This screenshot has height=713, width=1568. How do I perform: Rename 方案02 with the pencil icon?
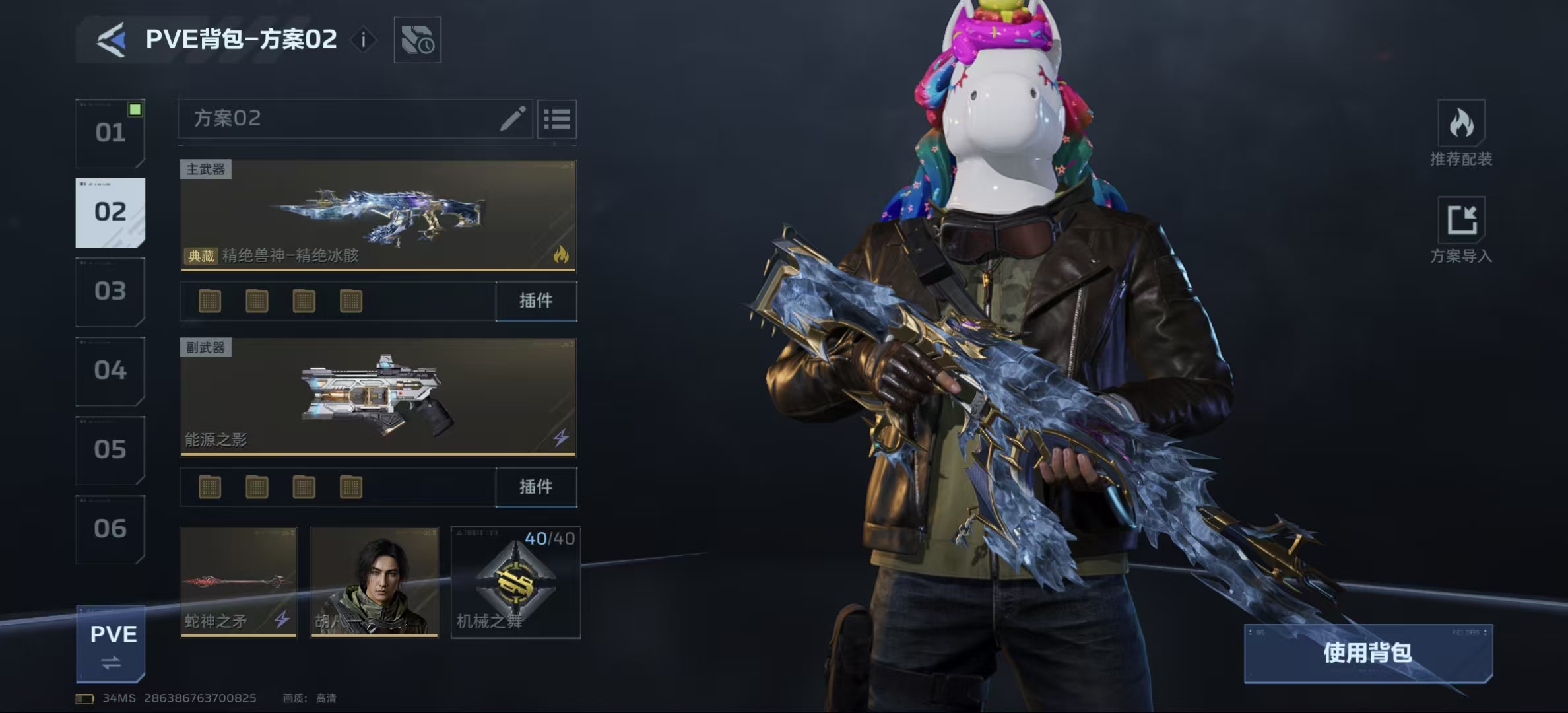pos(512,119)
